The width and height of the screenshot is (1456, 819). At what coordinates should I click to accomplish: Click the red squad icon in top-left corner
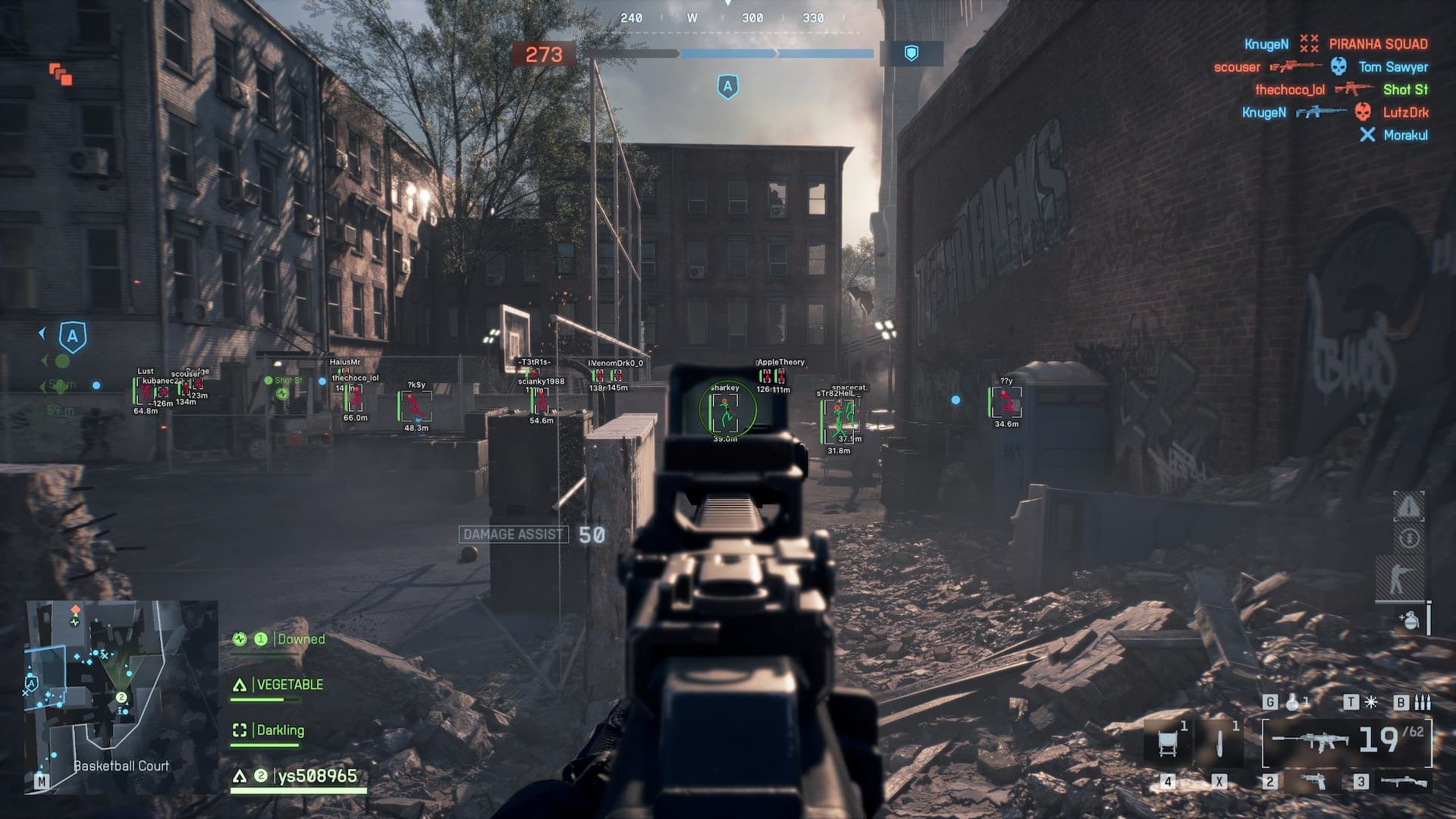tap(61, 74)
